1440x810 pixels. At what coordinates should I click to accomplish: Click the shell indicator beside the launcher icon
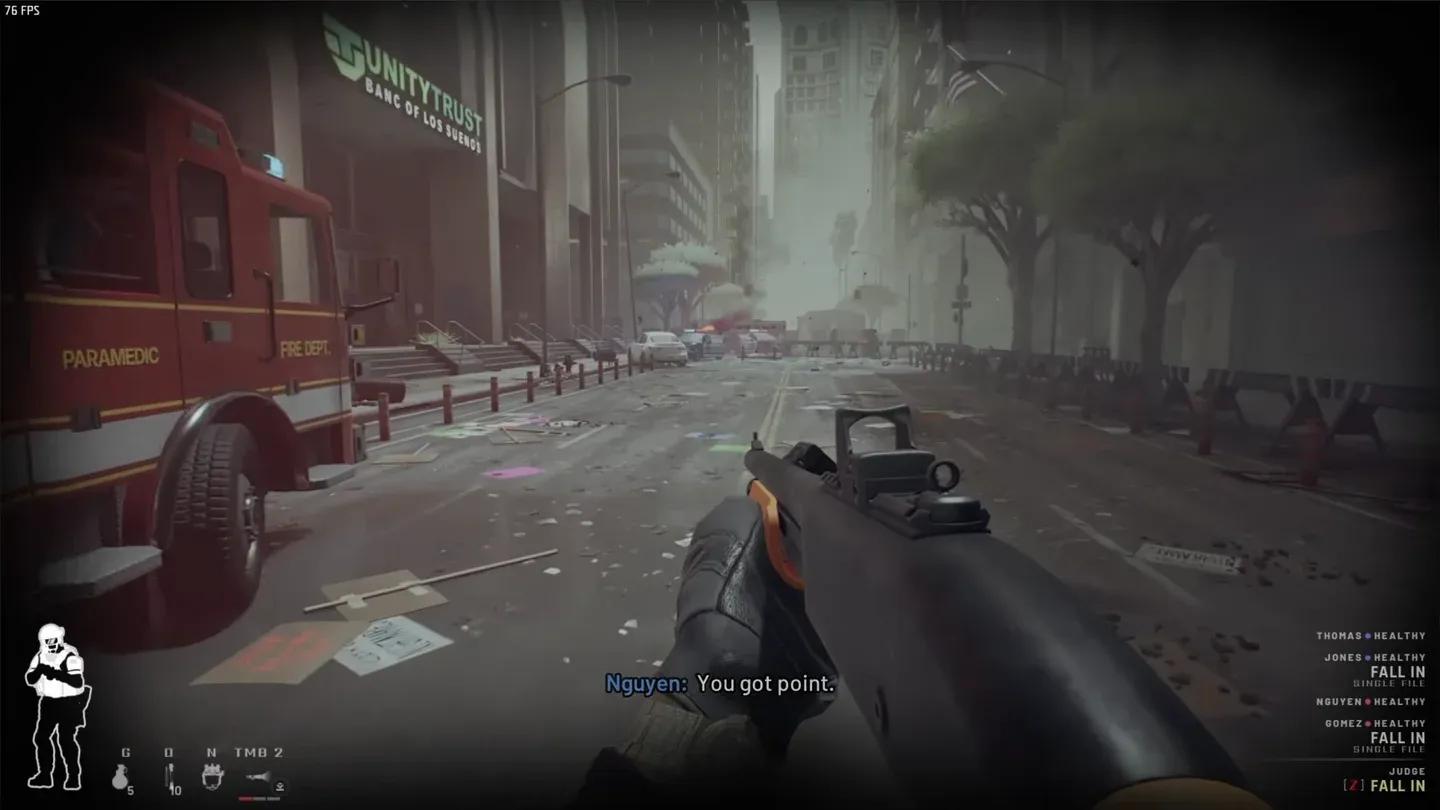tap(279, 786)
